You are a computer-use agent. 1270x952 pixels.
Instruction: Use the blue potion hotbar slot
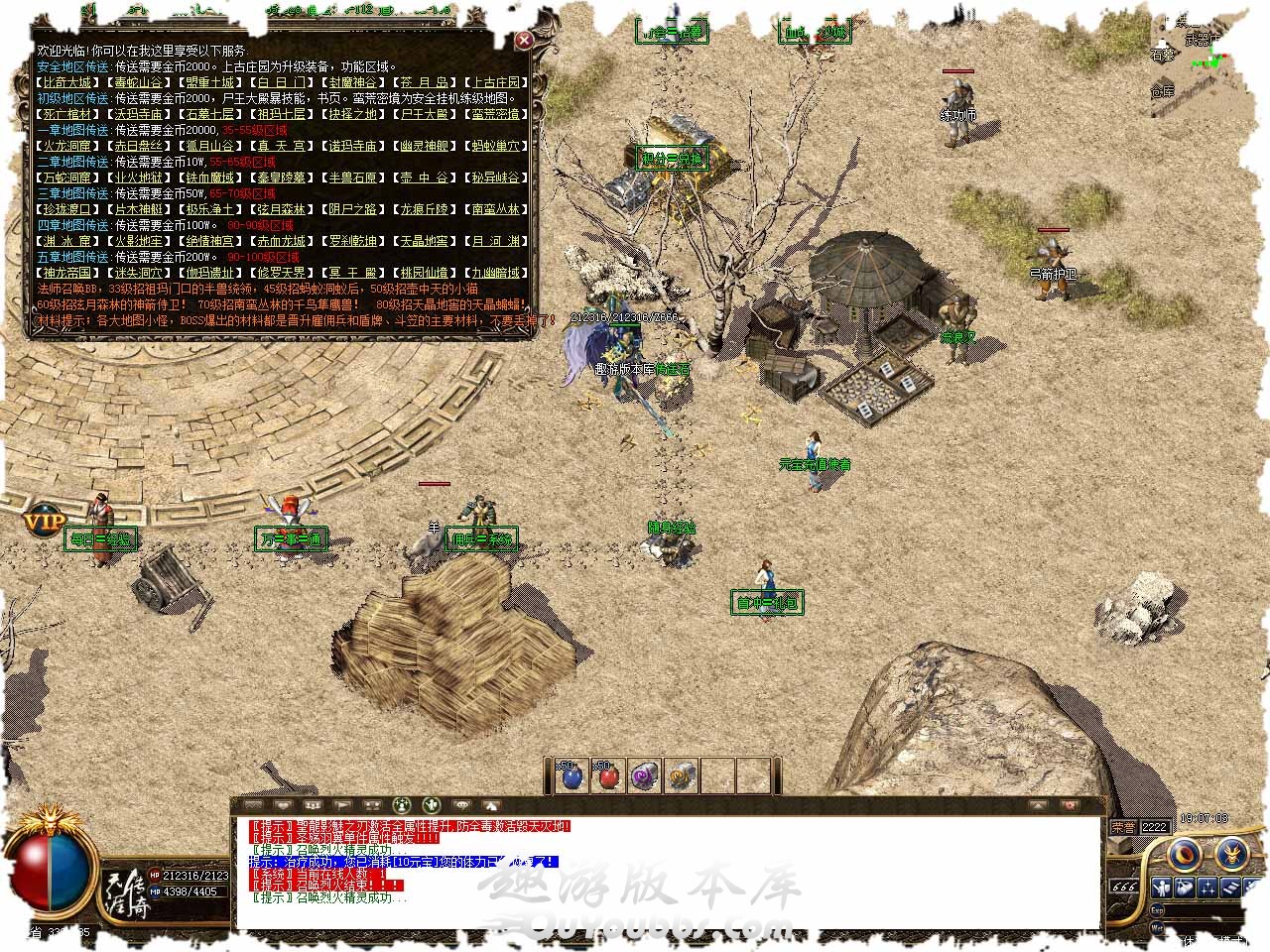tap(572, 776)
